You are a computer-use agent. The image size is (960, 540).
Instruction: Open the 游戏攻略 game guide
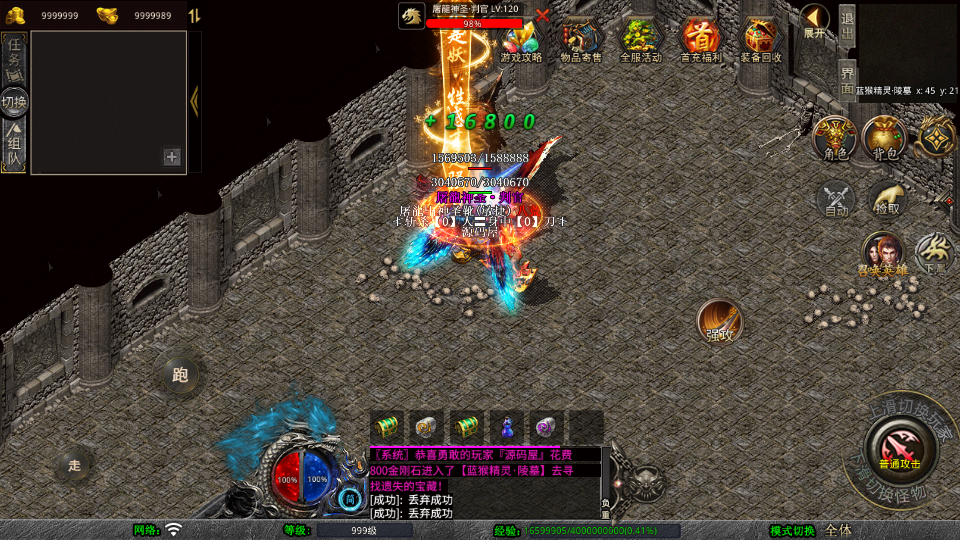pyautogui.click(x=521, y=41)
